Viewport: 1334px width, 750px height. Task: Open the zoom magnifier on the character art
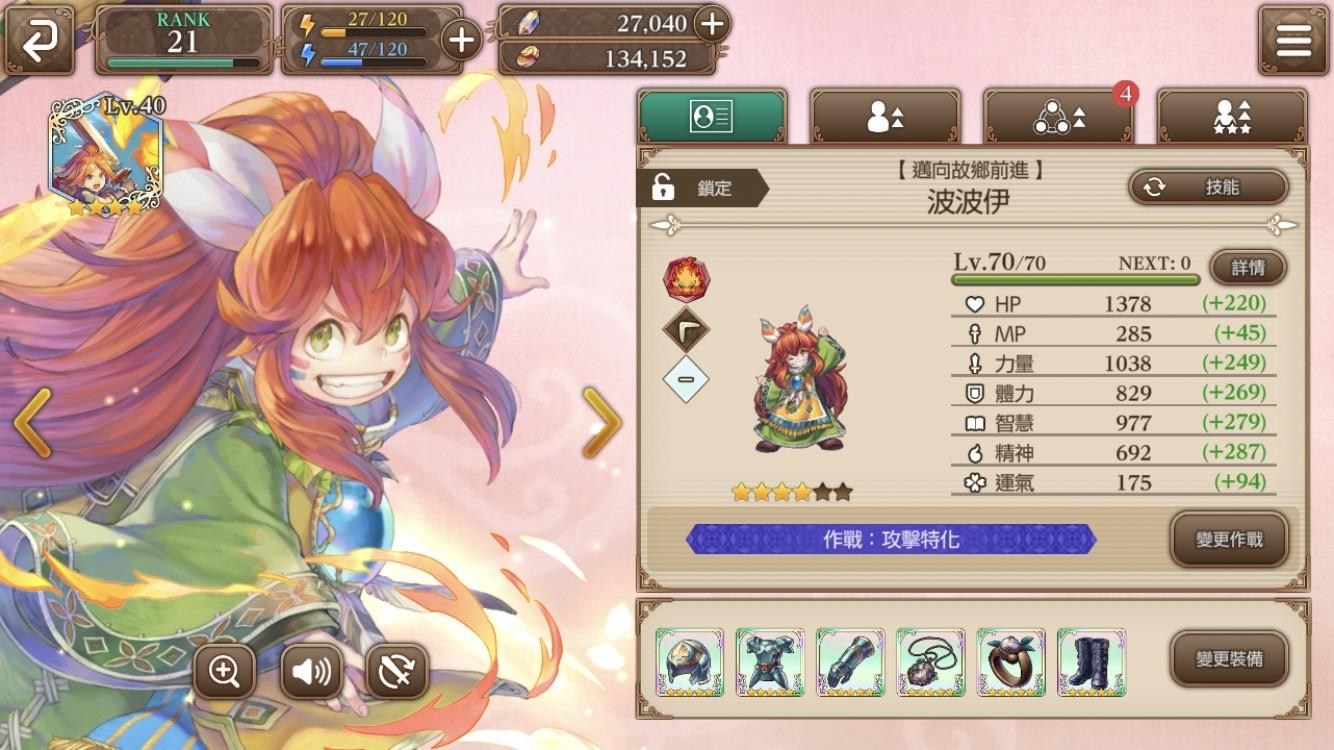[x=225, y=671]
